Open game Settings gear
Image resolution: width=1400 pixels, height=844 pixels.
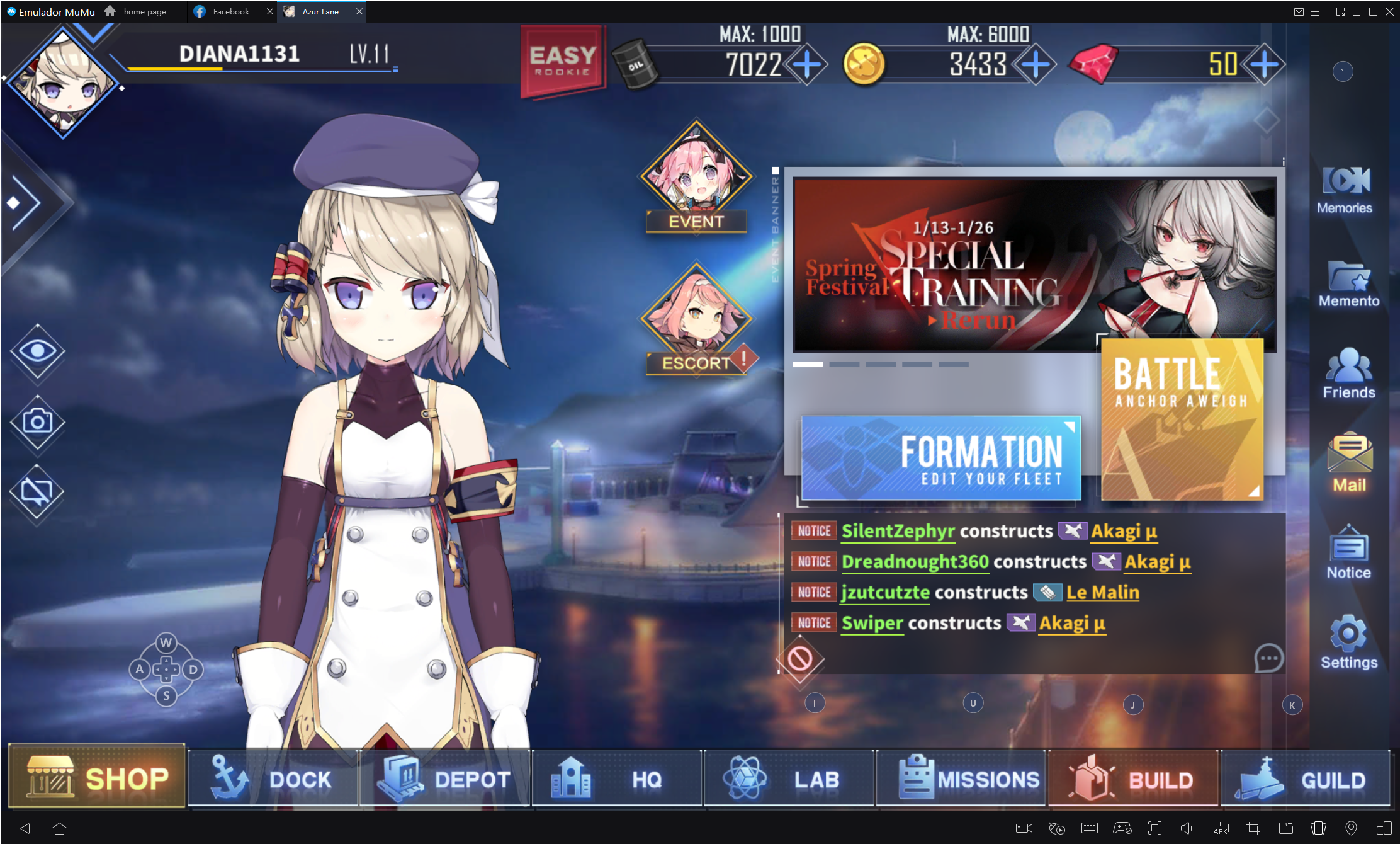[x=1348, y=642]
